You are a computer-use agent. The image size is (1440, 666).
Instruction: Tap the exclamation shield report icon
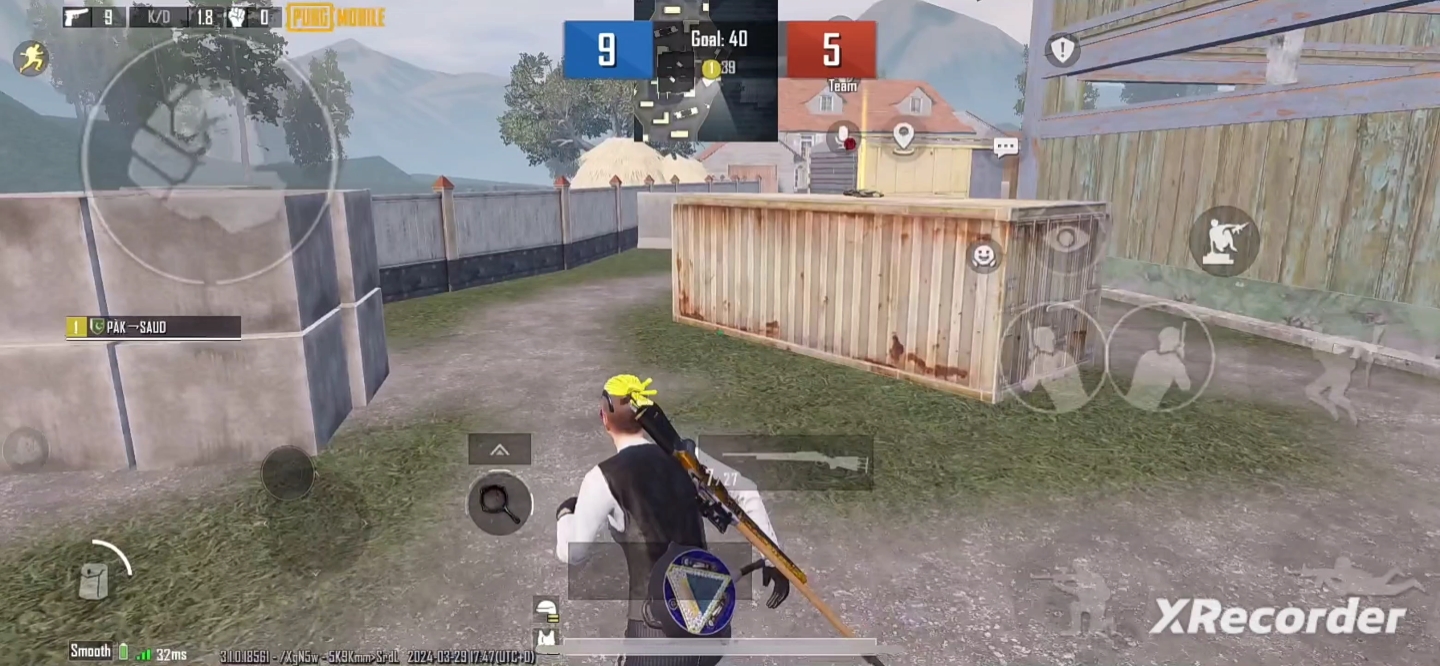pyautogui.click(x=1062, y=49)
